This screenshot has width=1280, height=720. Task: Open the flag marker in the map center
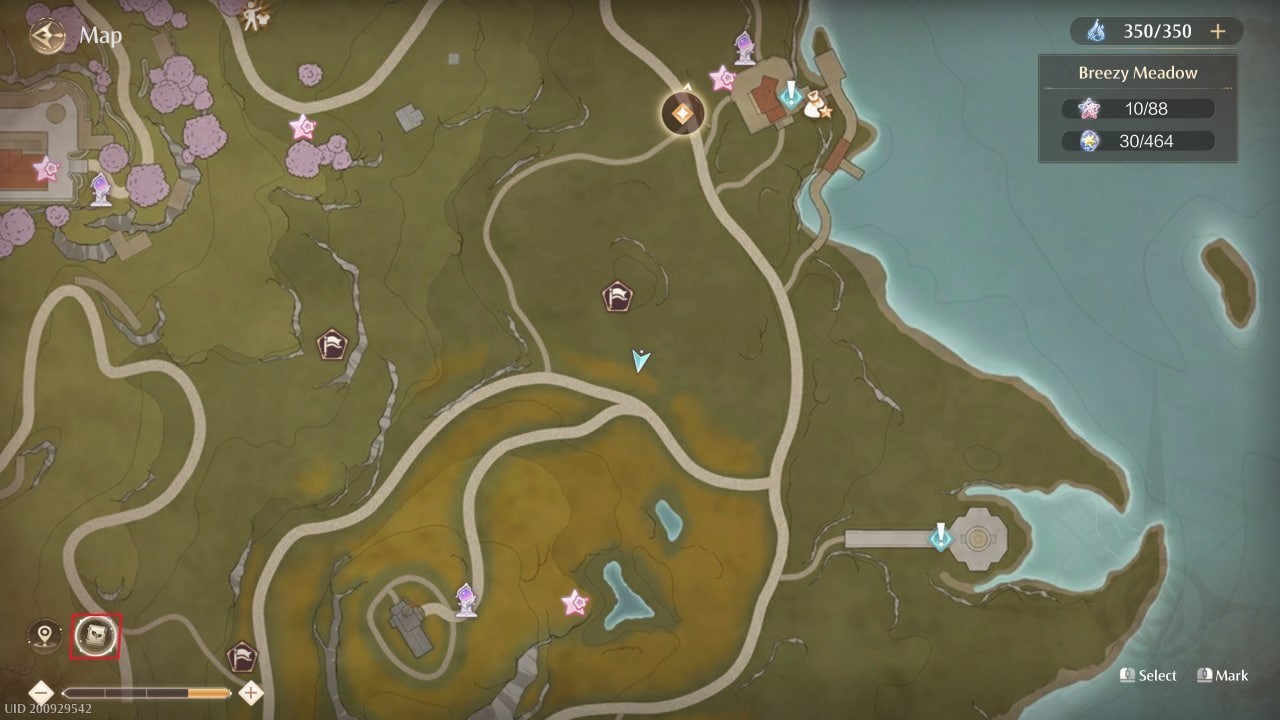pos(618,294)
